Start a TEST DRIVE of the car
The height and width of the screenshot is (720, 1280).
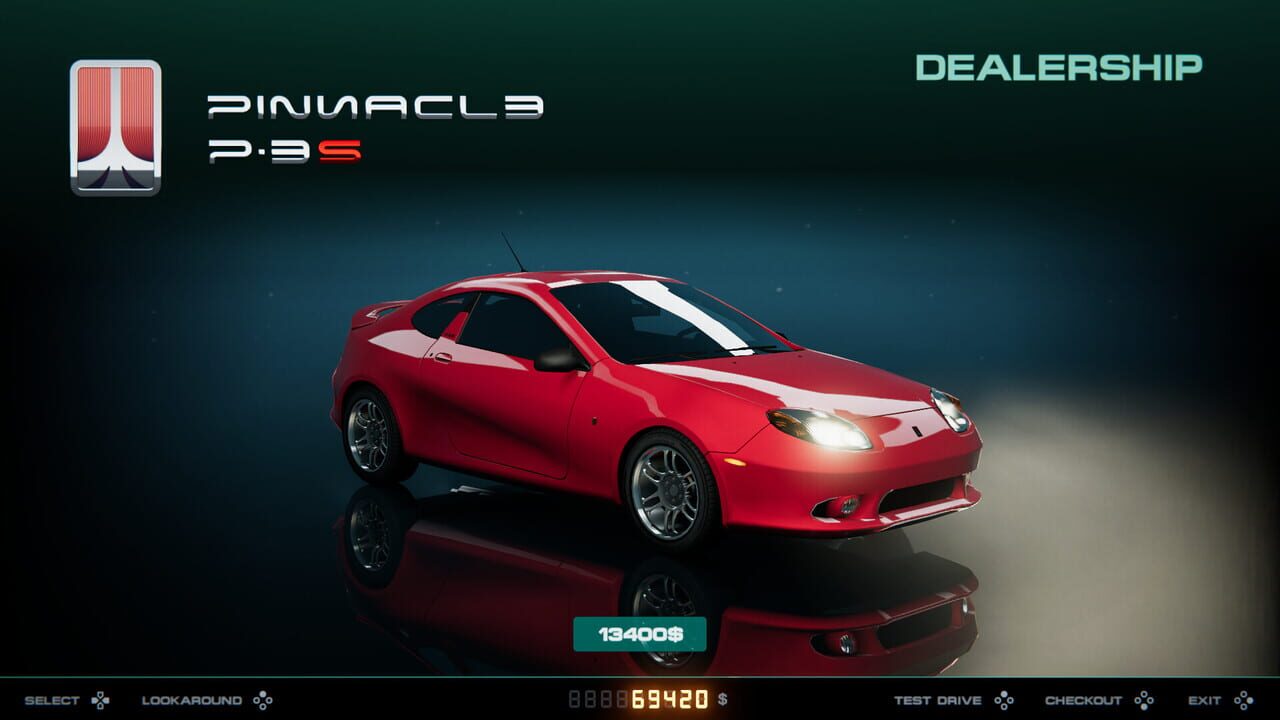tap(938, 700)
